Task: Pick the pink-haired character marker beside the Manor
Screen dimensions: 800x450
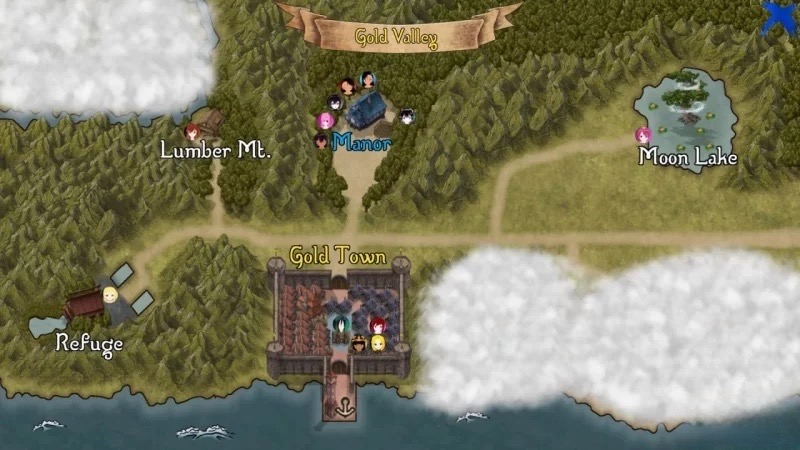Action: click(x=325, y=121)
